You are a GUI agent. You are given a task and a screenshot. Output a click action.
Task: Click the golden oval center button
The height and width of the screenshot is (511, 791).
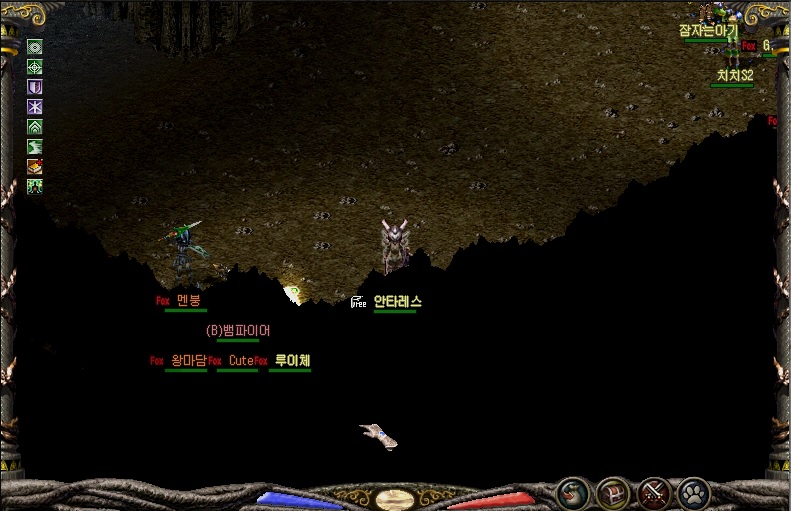395,498
